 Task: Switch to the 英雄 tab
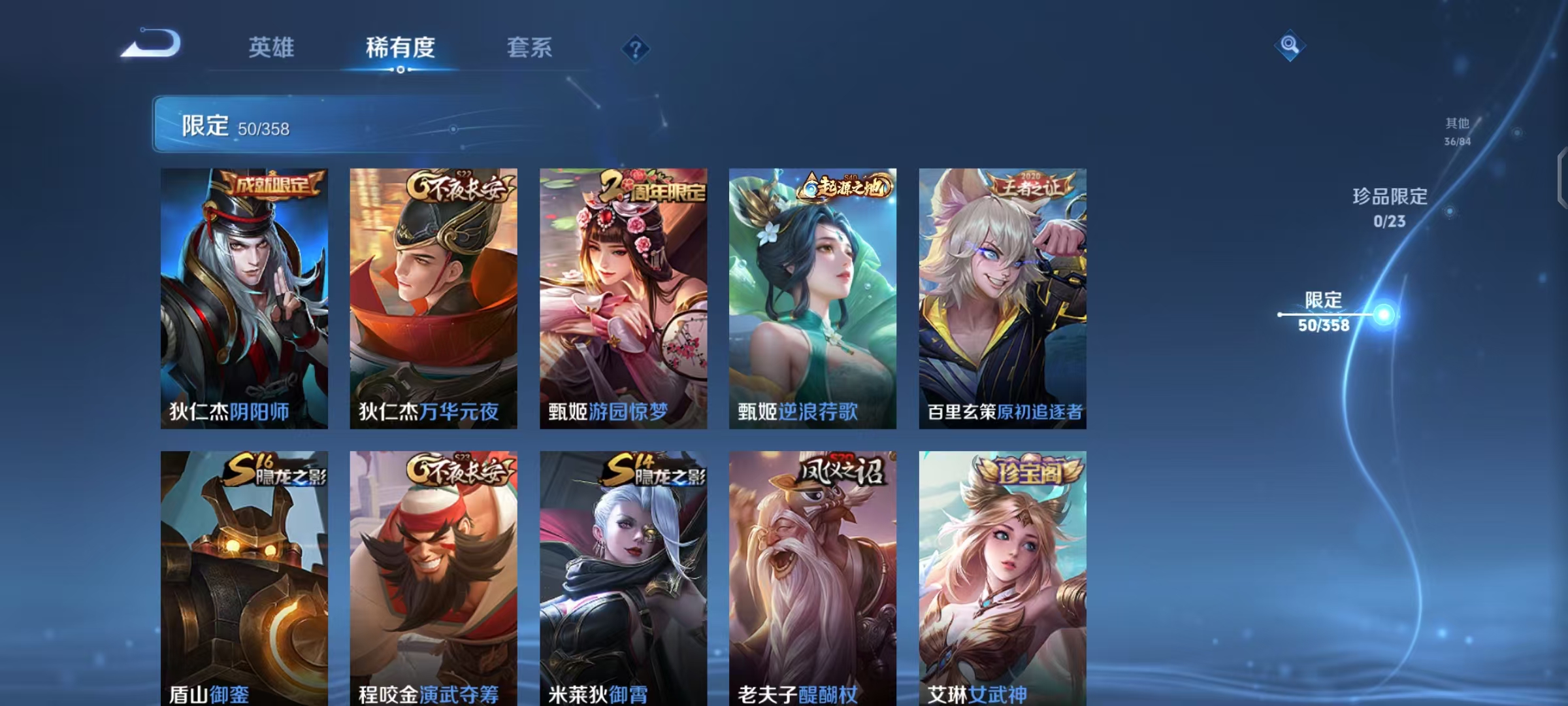(x=272, y=48)
